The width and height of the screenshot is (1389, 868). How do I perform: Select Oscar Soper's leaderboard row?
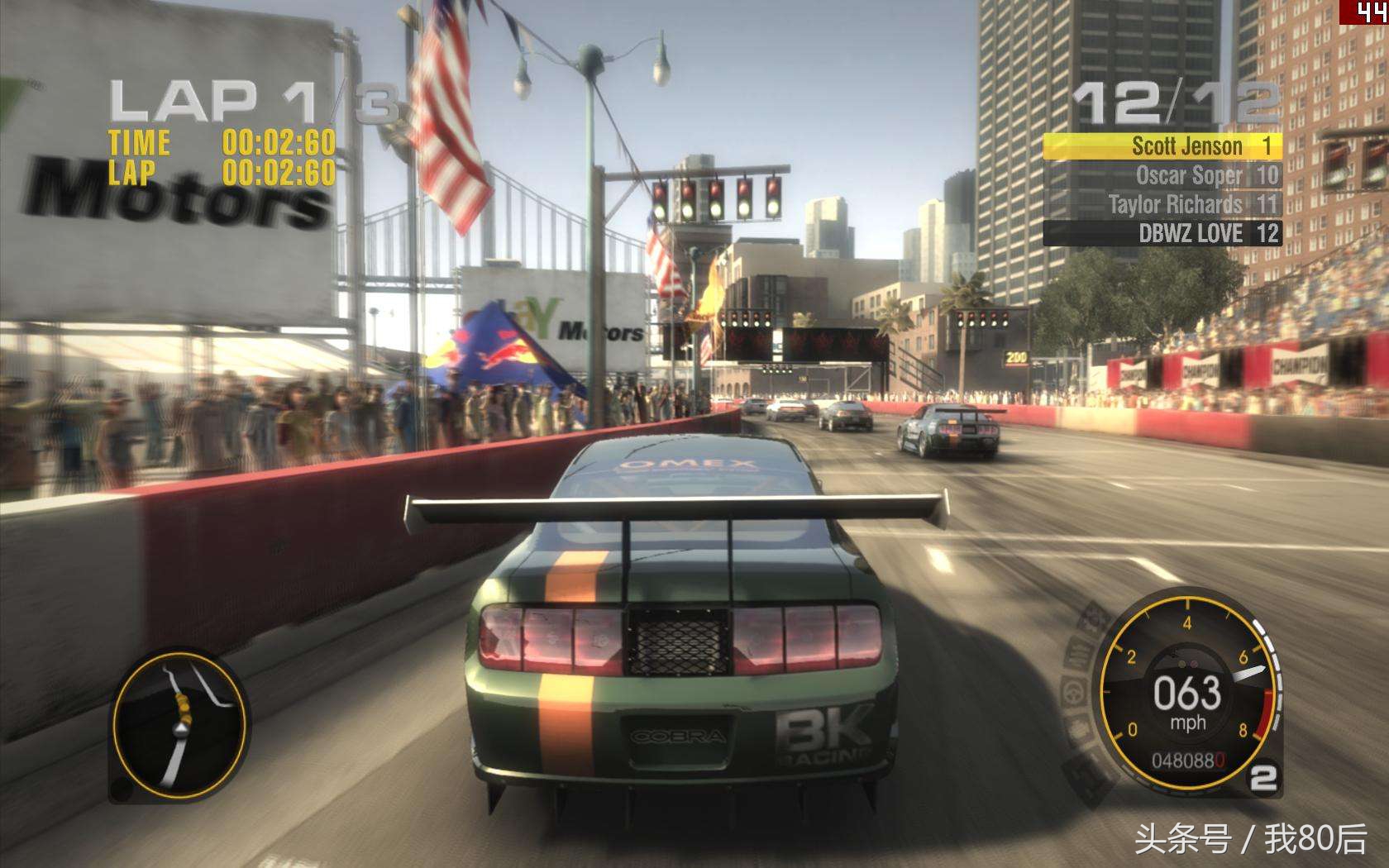[1162, 175]
